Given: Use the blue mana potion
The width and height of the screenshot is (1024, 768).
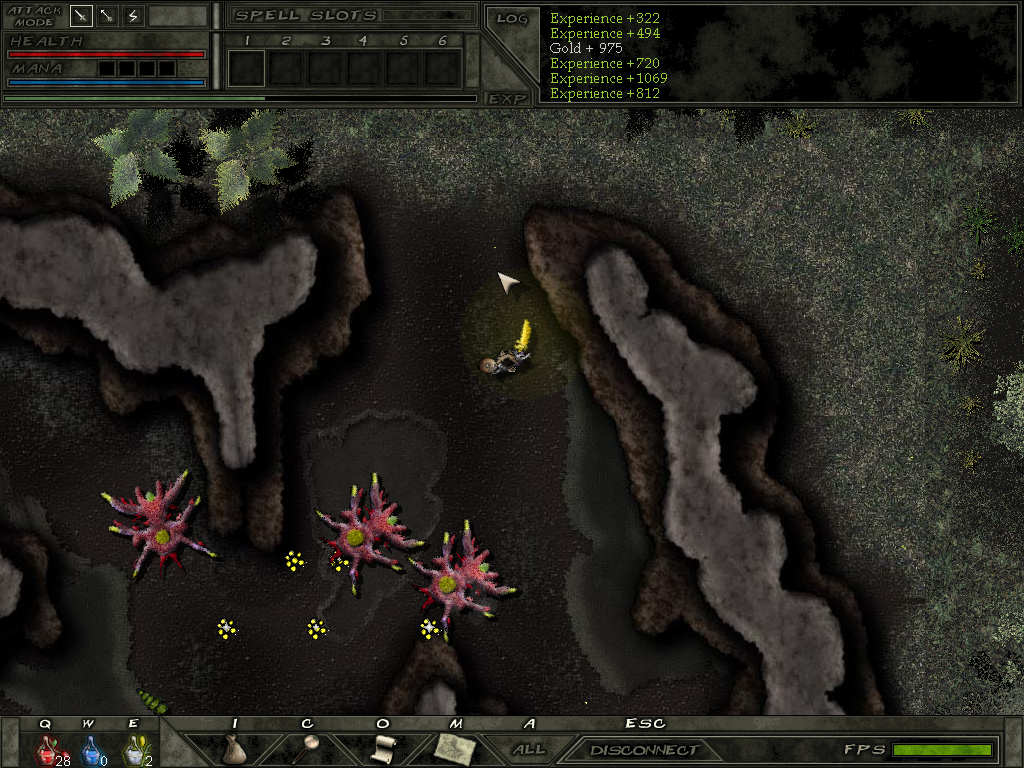Looking at the screenshot, I should pos(90,749).
